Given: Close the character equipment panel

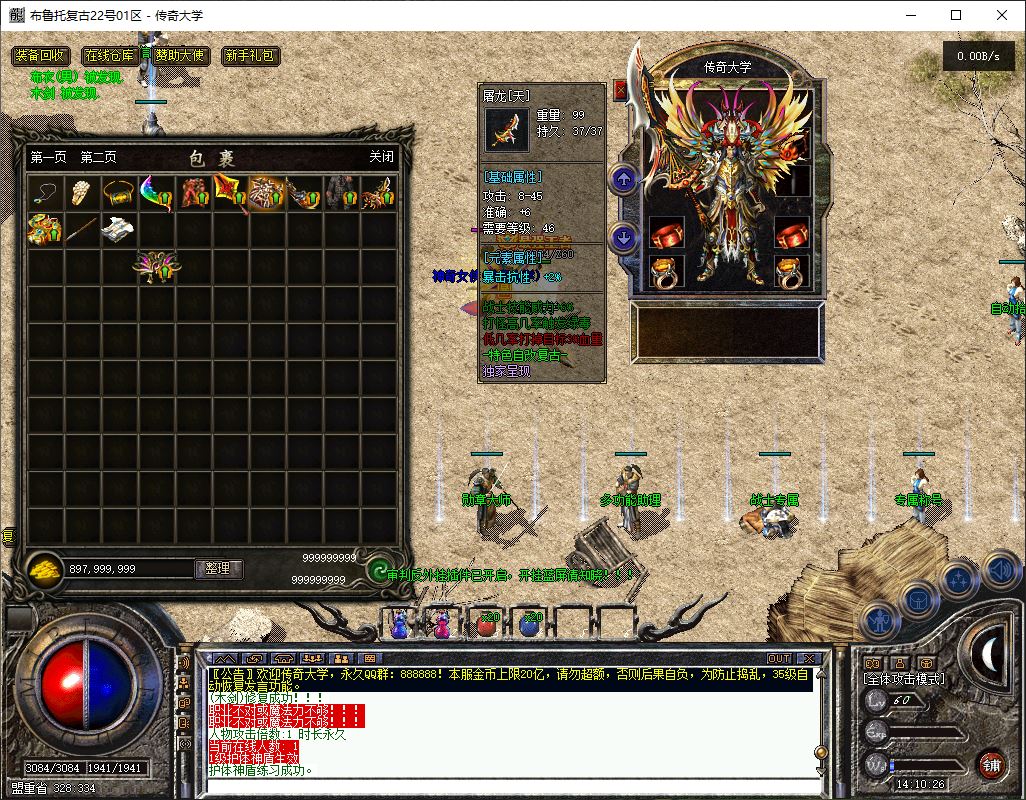Looking at the screenshot, I should (620, 90).
